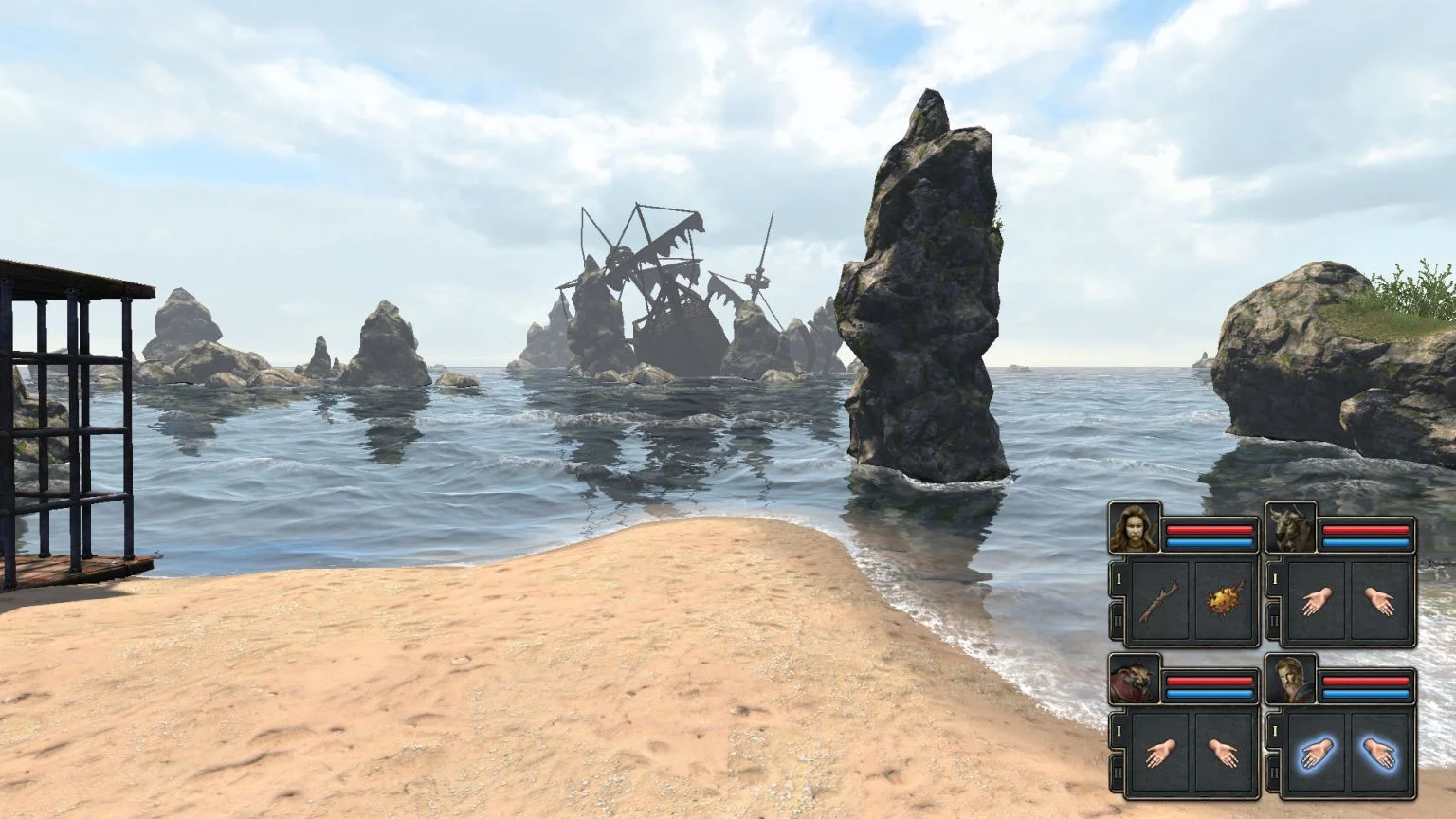This screenshot has width=1456, height=819.
Task: Open the long-haired woman's character portrait
Action: [1135, 528]
